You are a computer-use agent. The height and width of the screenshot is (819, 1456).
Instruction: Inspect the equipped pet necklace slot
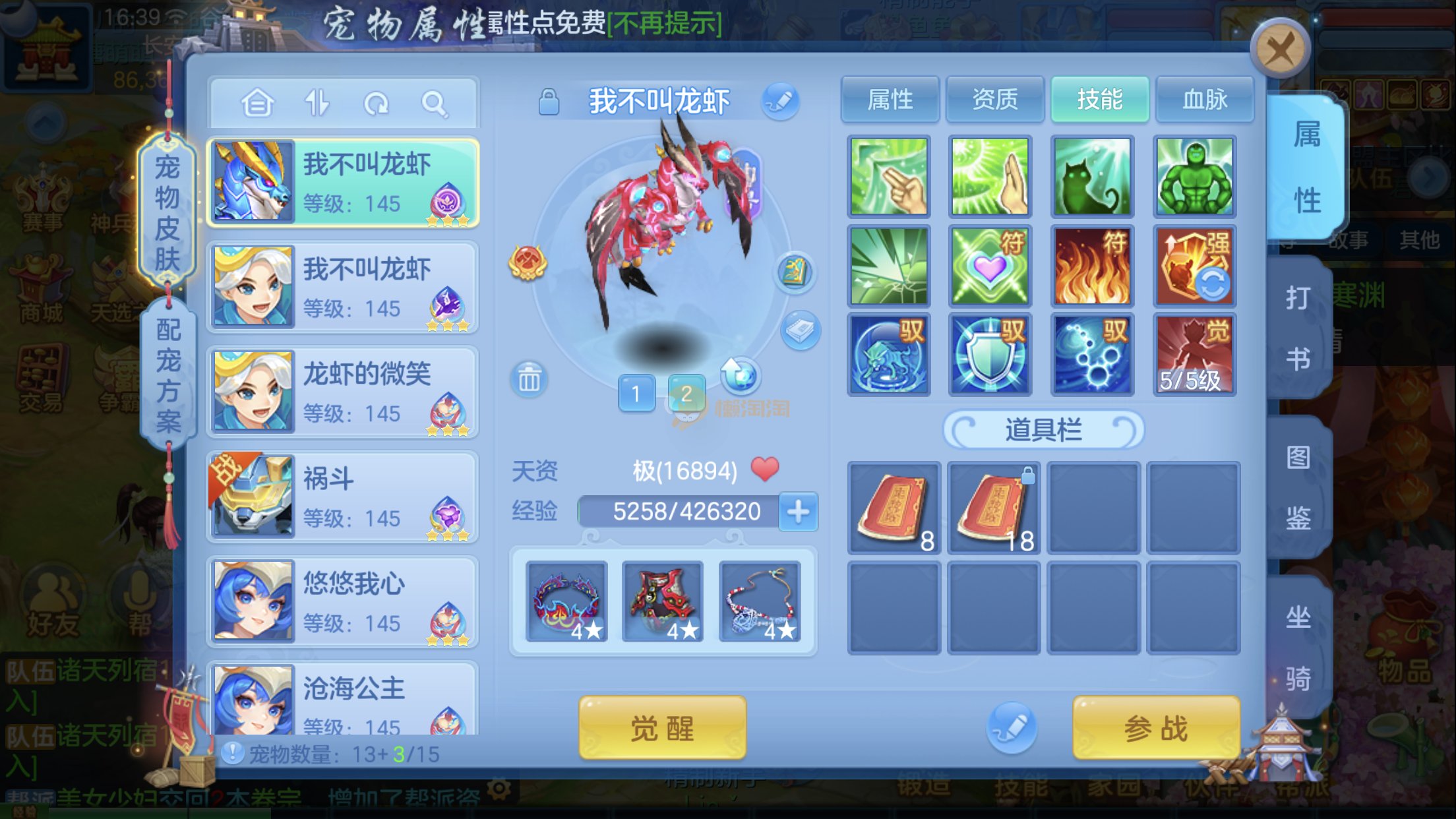click(x=760, y=601)
